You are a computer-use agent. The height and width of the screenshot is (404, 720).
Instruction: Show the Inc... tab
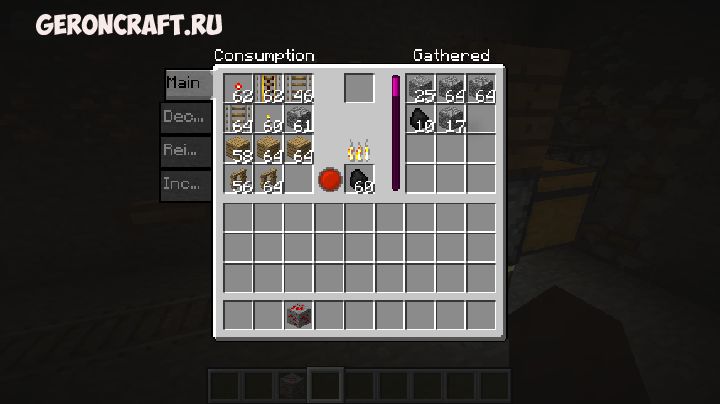(x=187, y=185)
